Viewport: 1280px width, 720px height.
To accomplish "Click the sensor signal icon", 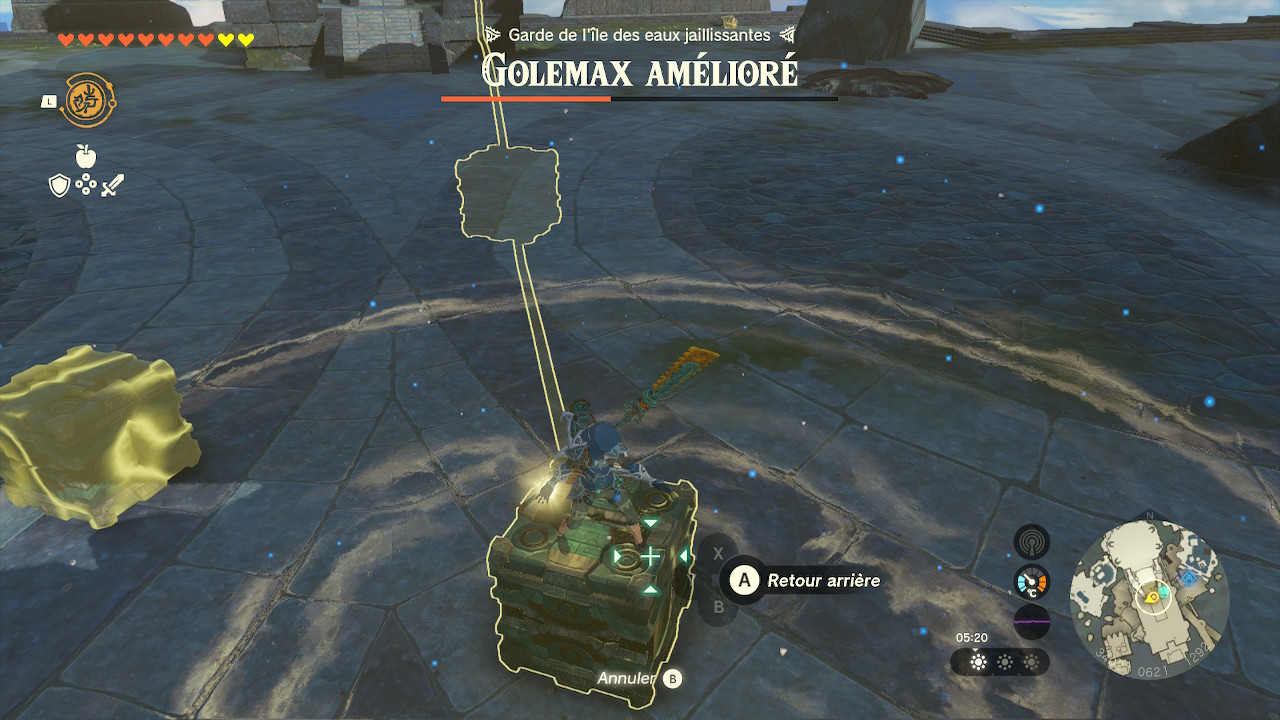I will 1031,542.
